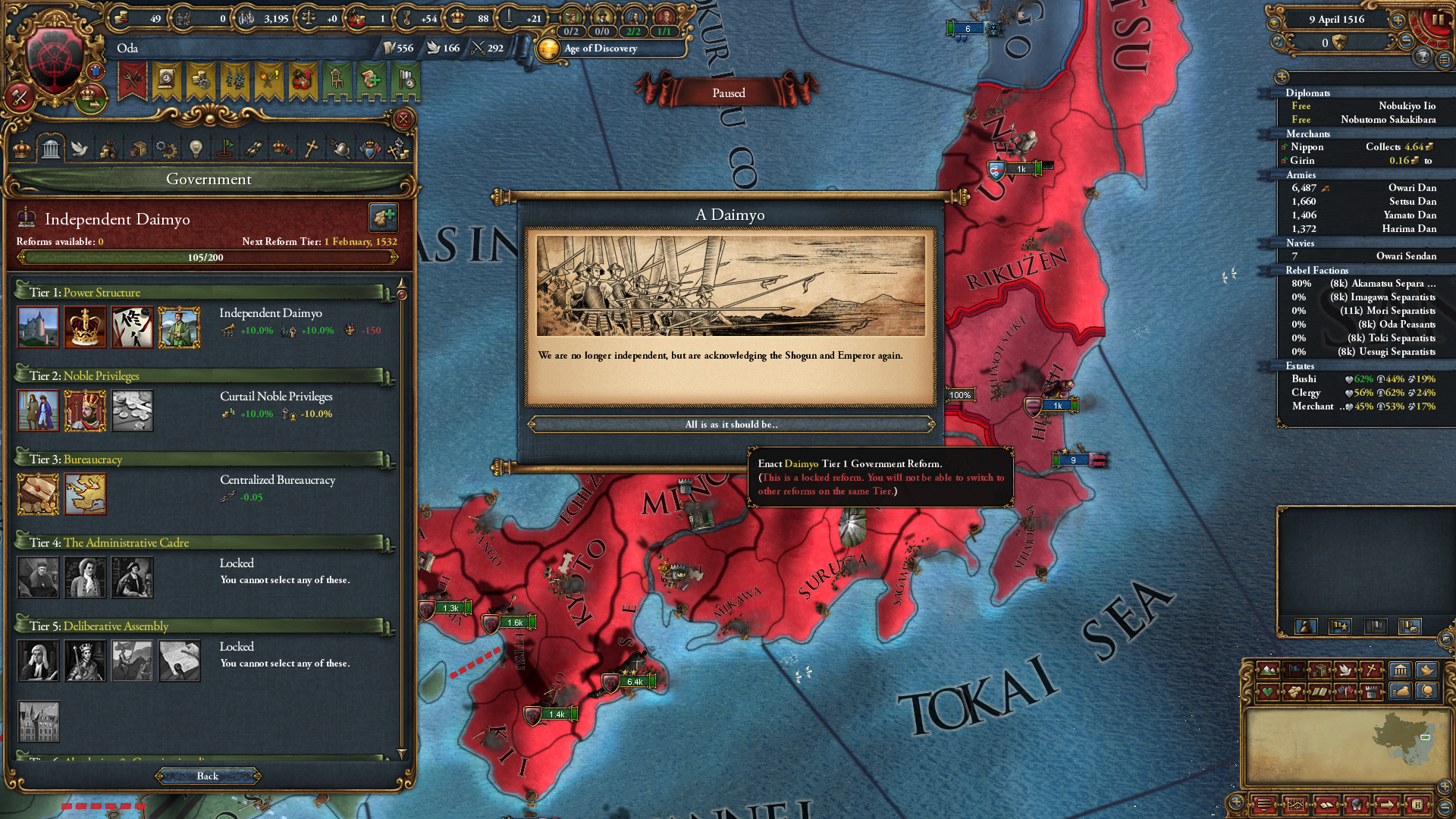Toggle the political mapmode flag button
The width and height of the screenshot is (1456, 819).
[x=1294, y=670]
